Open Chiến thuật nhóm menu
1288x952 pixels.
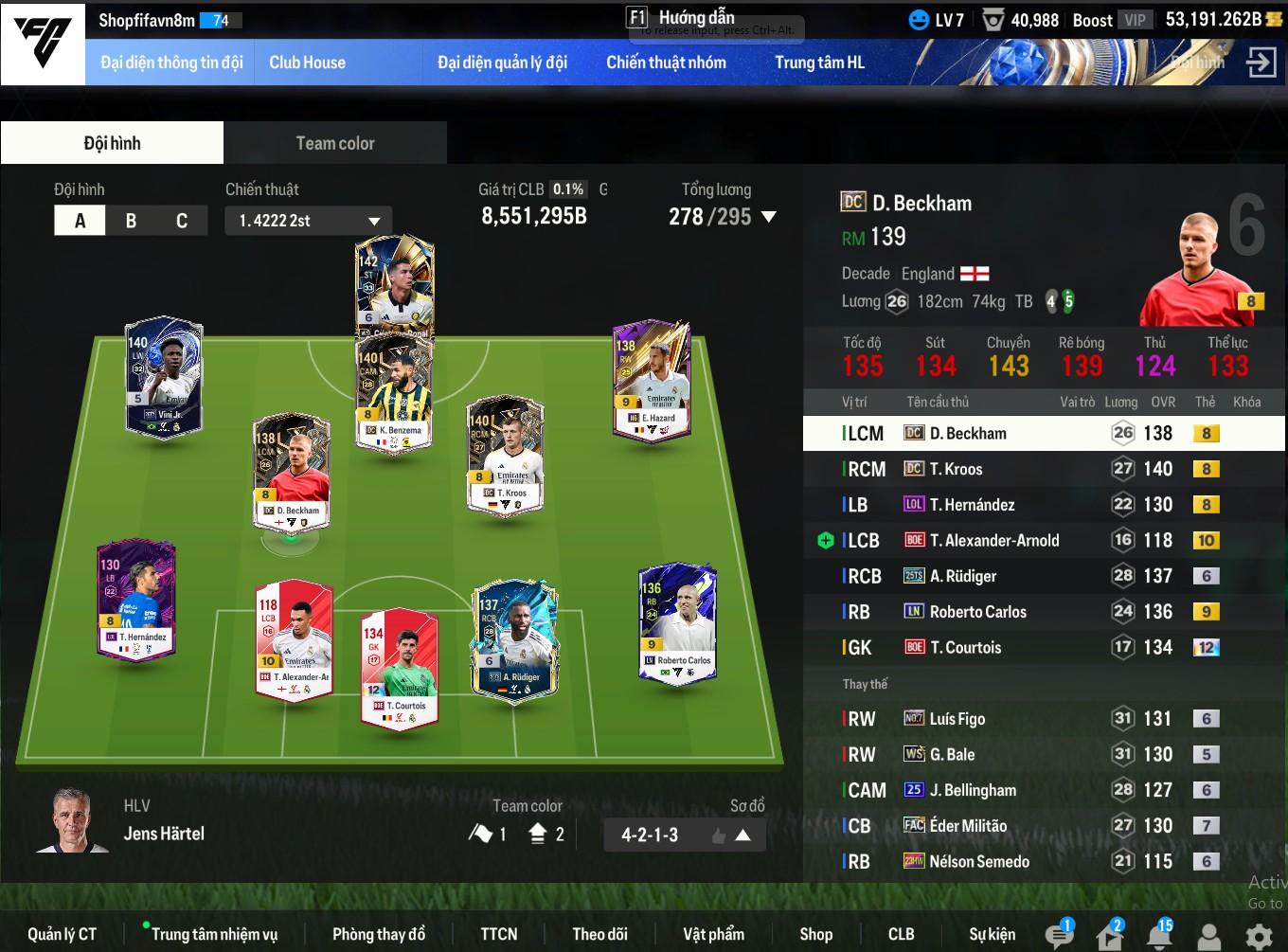pos(666,63)
